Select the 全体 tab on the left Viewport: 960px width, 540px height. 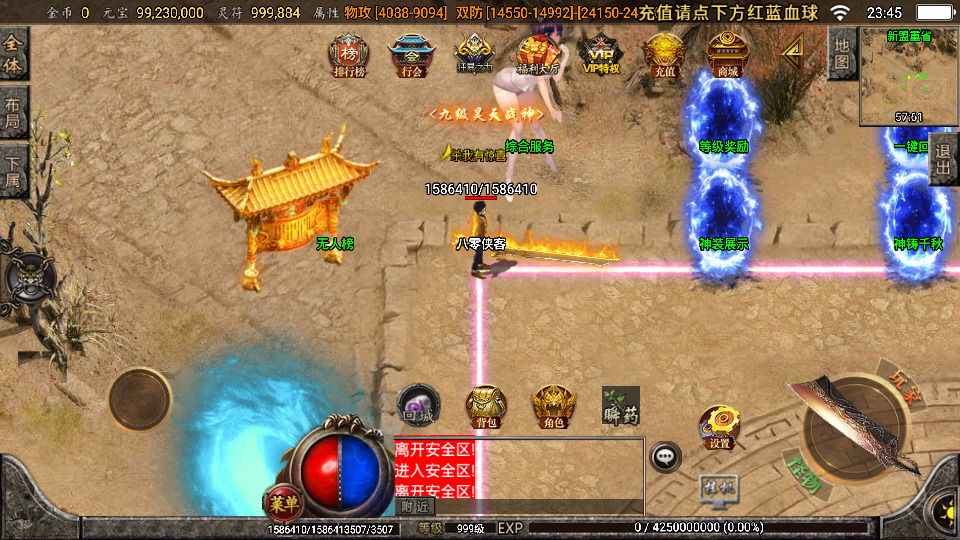(x=13, y=54)
